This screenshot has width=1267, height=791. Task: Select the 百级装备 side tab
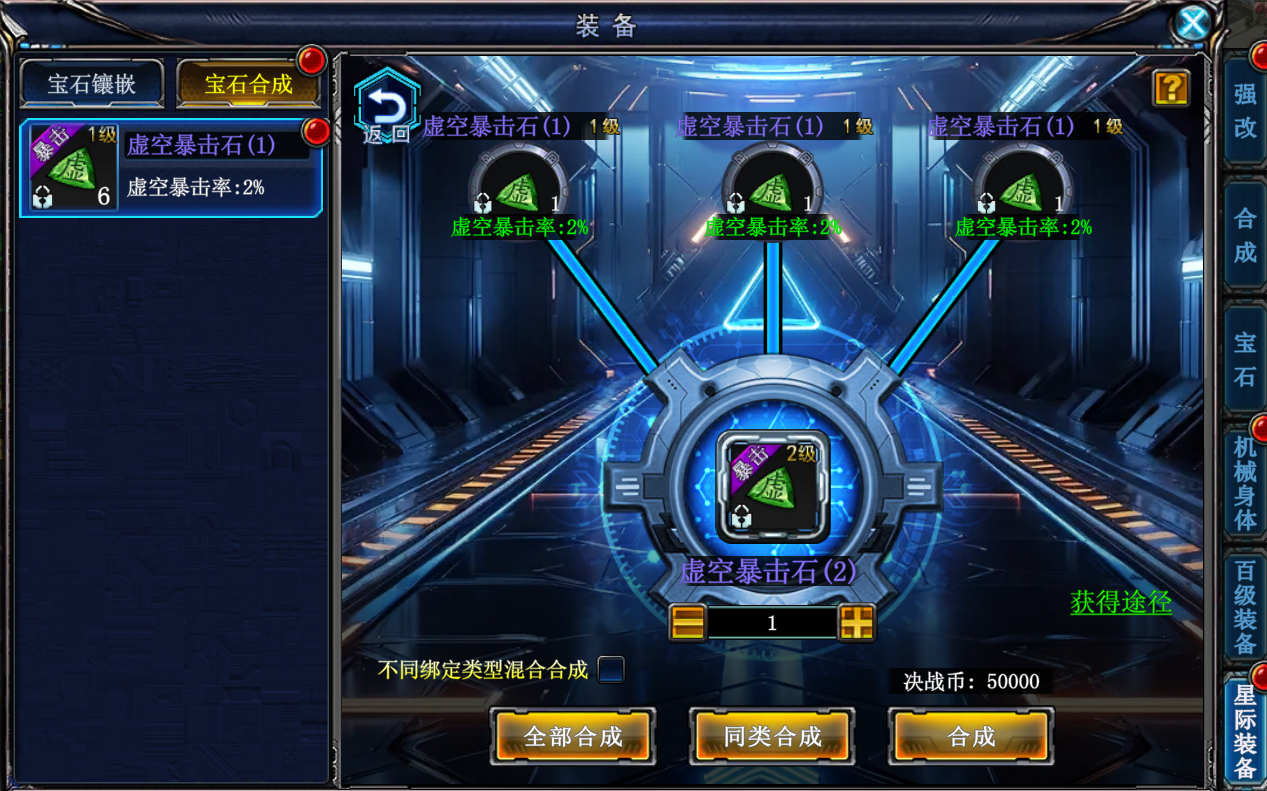coord(1245,608)
